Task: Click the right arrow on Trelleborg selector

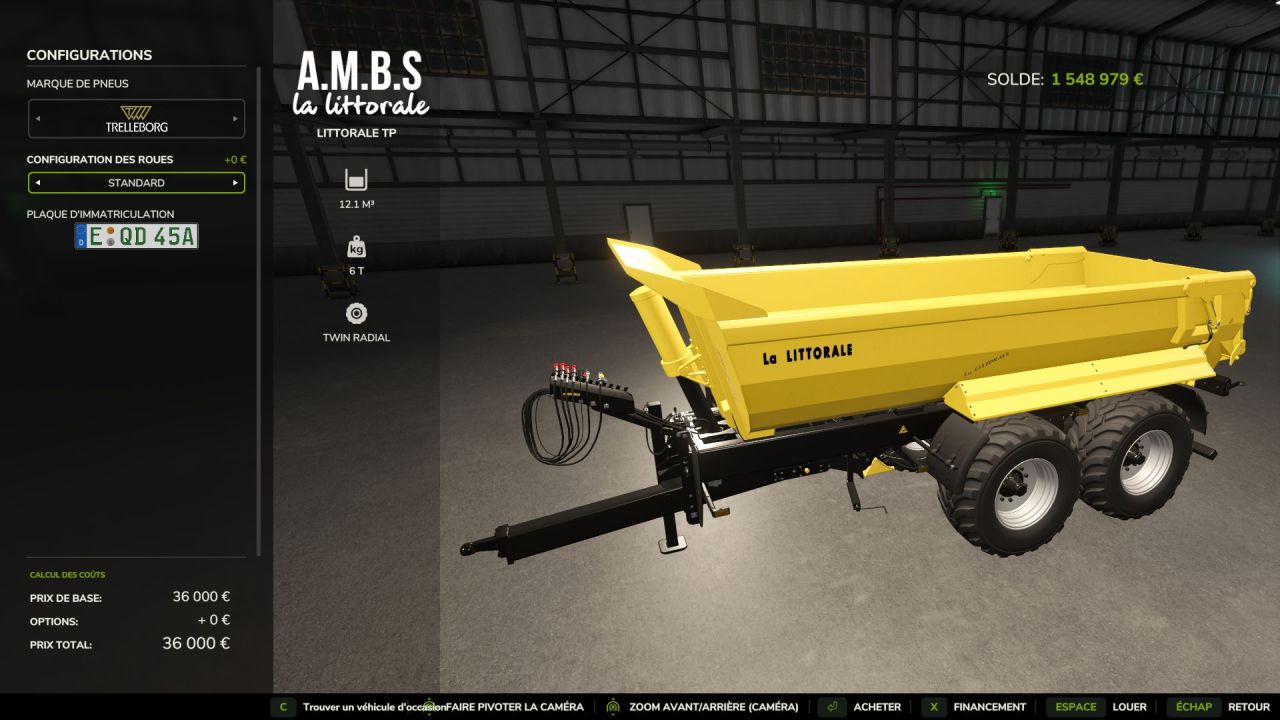Action: point(236,118)
